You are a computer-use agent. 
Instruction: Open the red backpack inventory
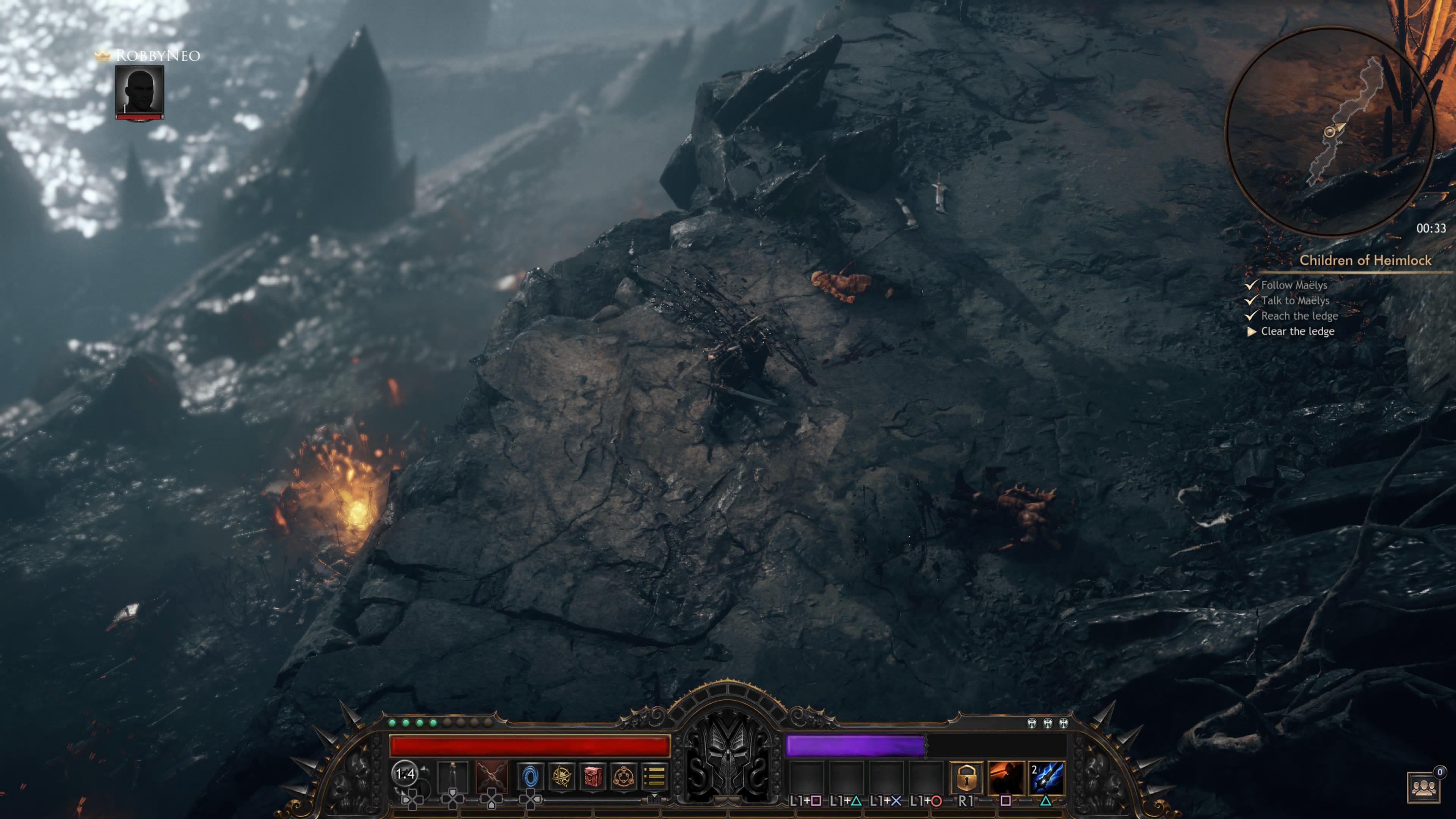pyautogui.click(x=592, y=776)
